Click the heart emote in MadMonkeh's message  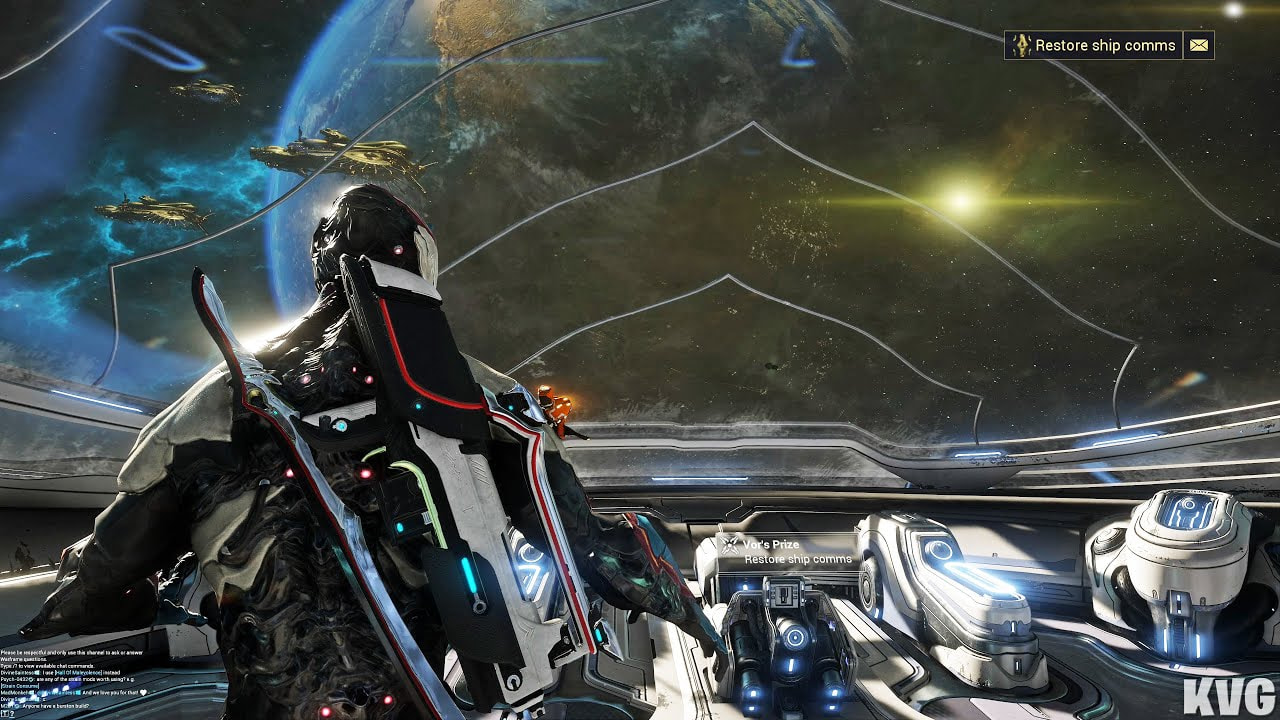click(x=142, y=693)
